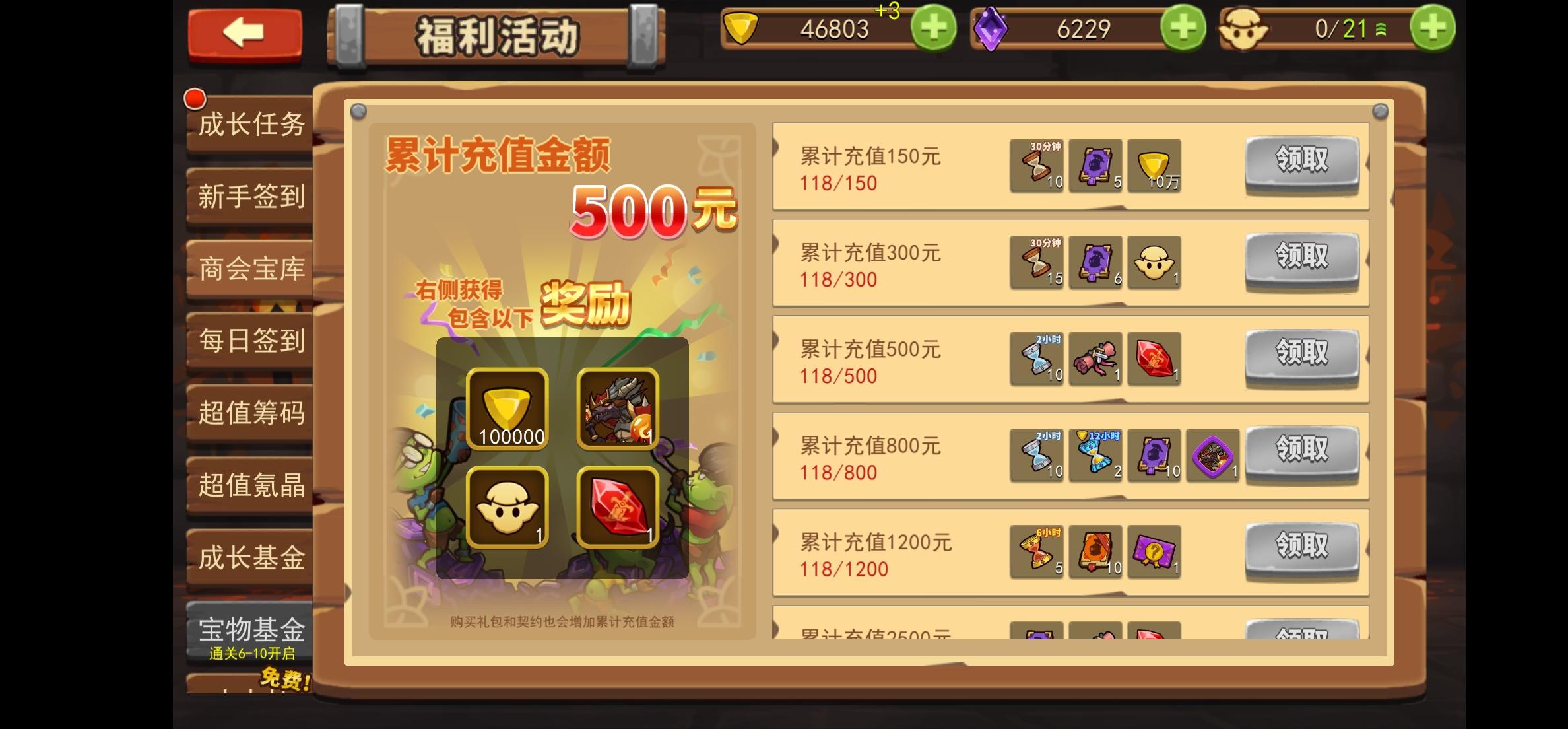Click the red crystal icon in the reward preview
Image resolution: width=1568 pixels, height=729 pixels.
617,508
